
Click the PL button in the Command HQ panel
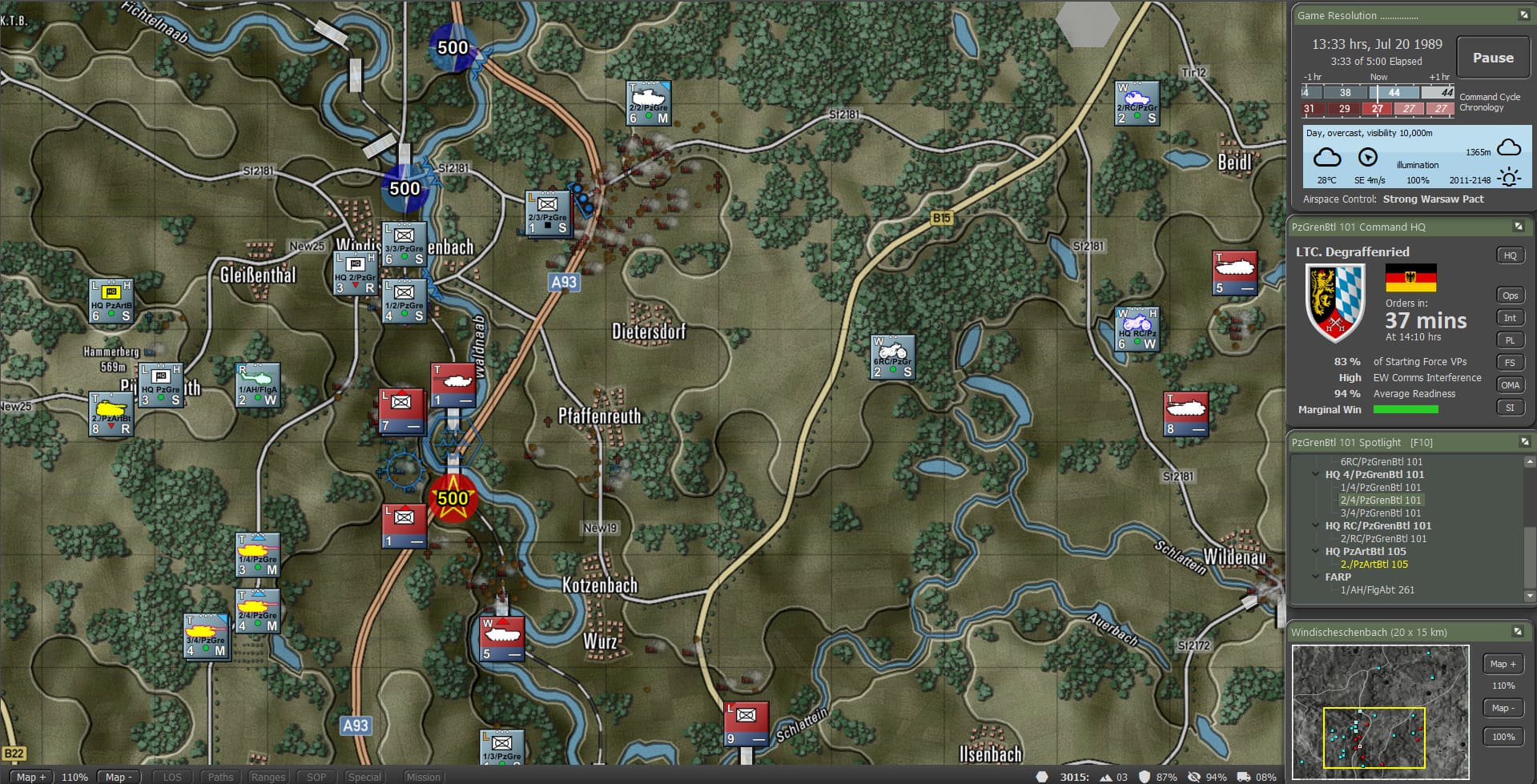[x=1510, y=340]
